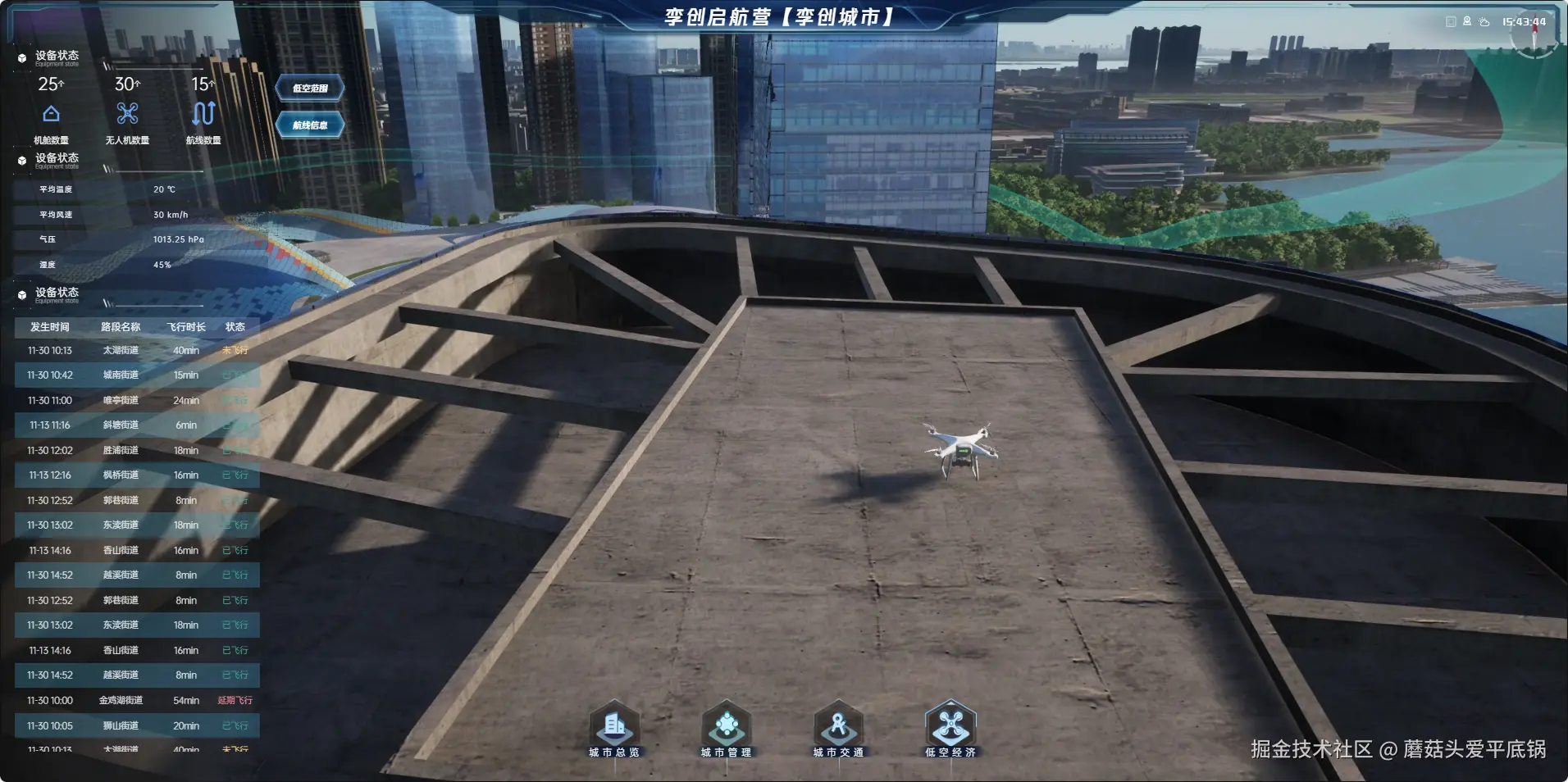Image resolution: width=1568 pixels, height=782 pixels.
Task: Toggle the fullscreen frame icon top right
Action: (1451, 21)
